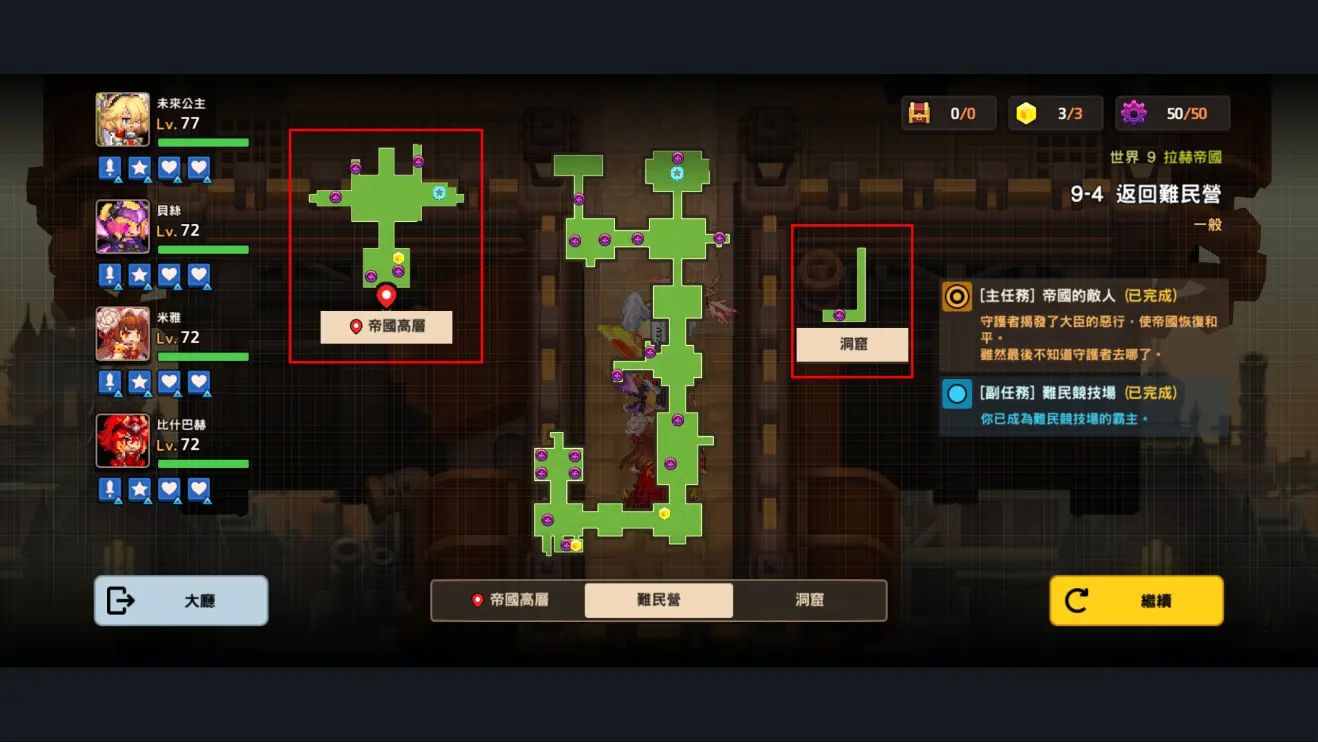Viewport: 1318px width, 742px height.
Task: Continue the stage with yellow 繼續 button
Action: (1136, 601)
